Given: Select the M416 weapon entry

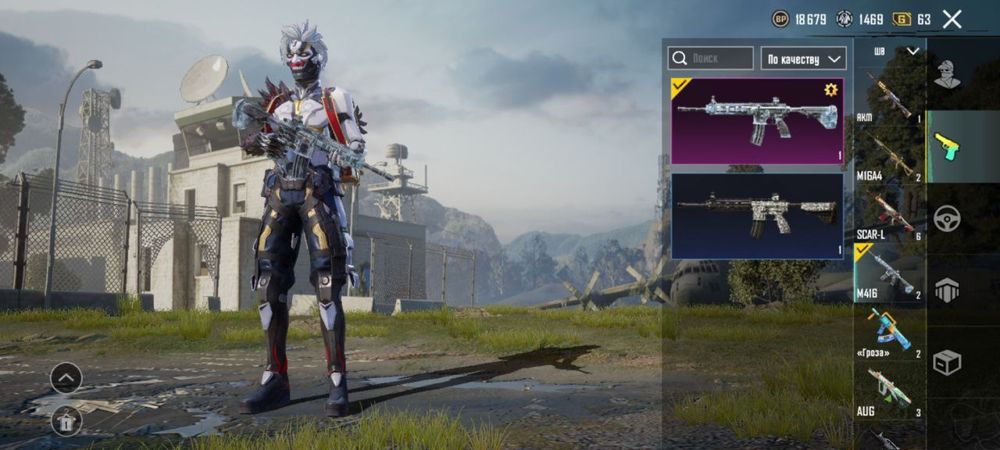Looking at the screenshot, I should coord(889,272).
